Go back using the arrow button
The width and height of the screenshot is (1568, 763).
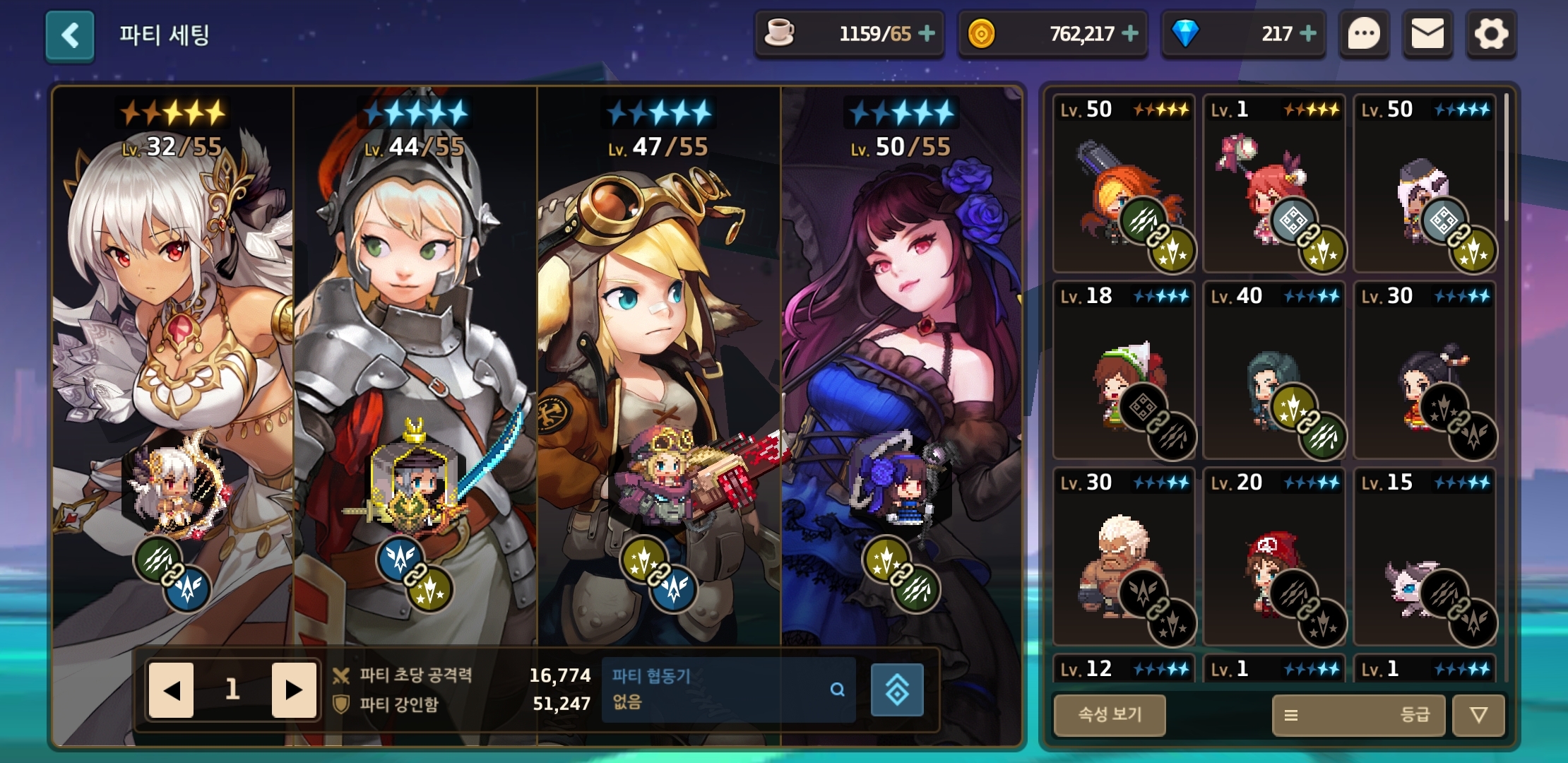pyautogui.click(x=70, y=35)
